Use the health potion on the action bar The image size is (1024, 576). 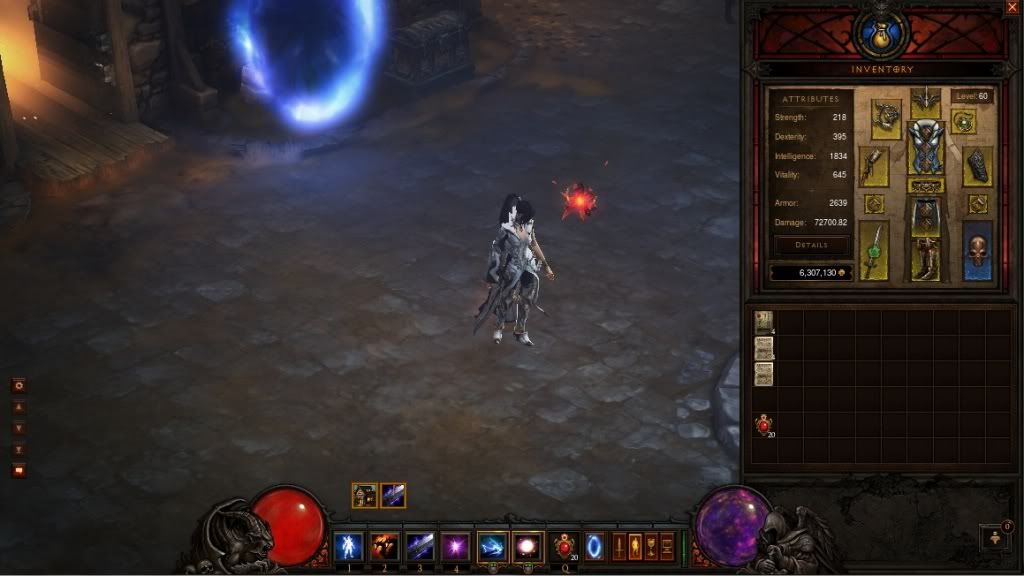coord(563,546)
